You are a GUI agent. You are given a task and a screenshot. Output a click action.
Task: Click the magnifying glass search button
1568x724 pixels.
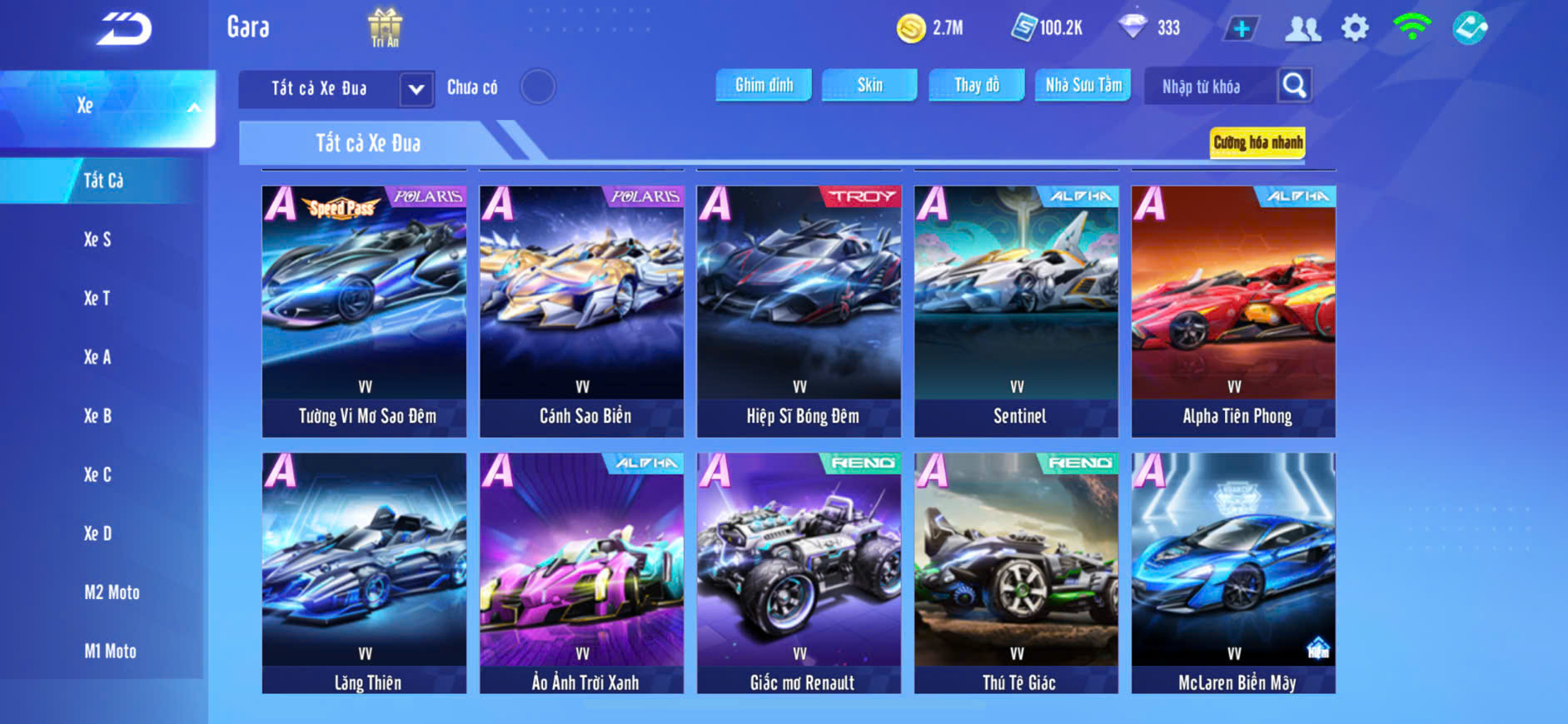(x=1294, y=85)
